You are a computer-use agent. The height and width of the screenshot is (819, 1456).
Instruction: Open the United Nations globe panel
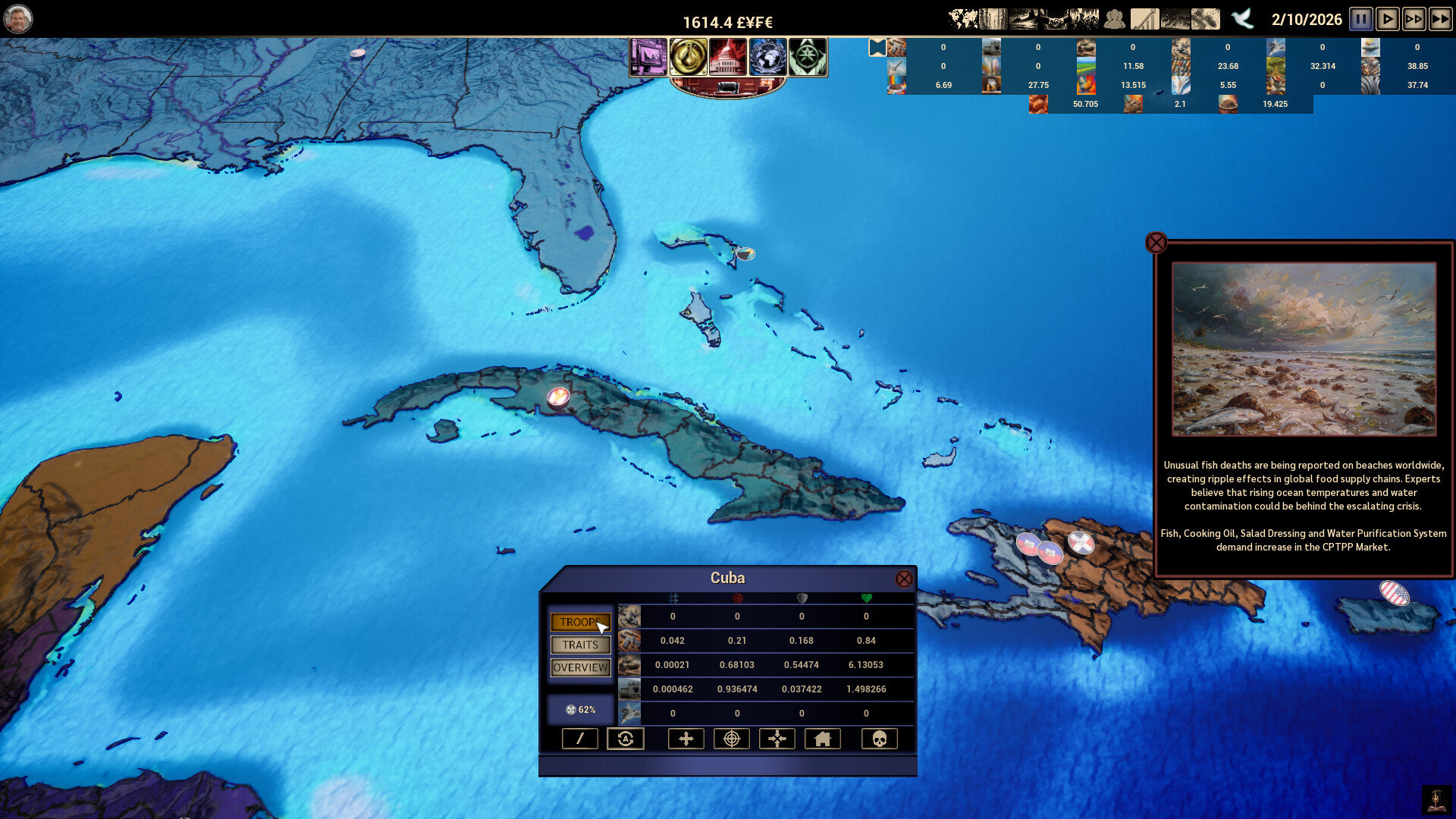(768, 57)
